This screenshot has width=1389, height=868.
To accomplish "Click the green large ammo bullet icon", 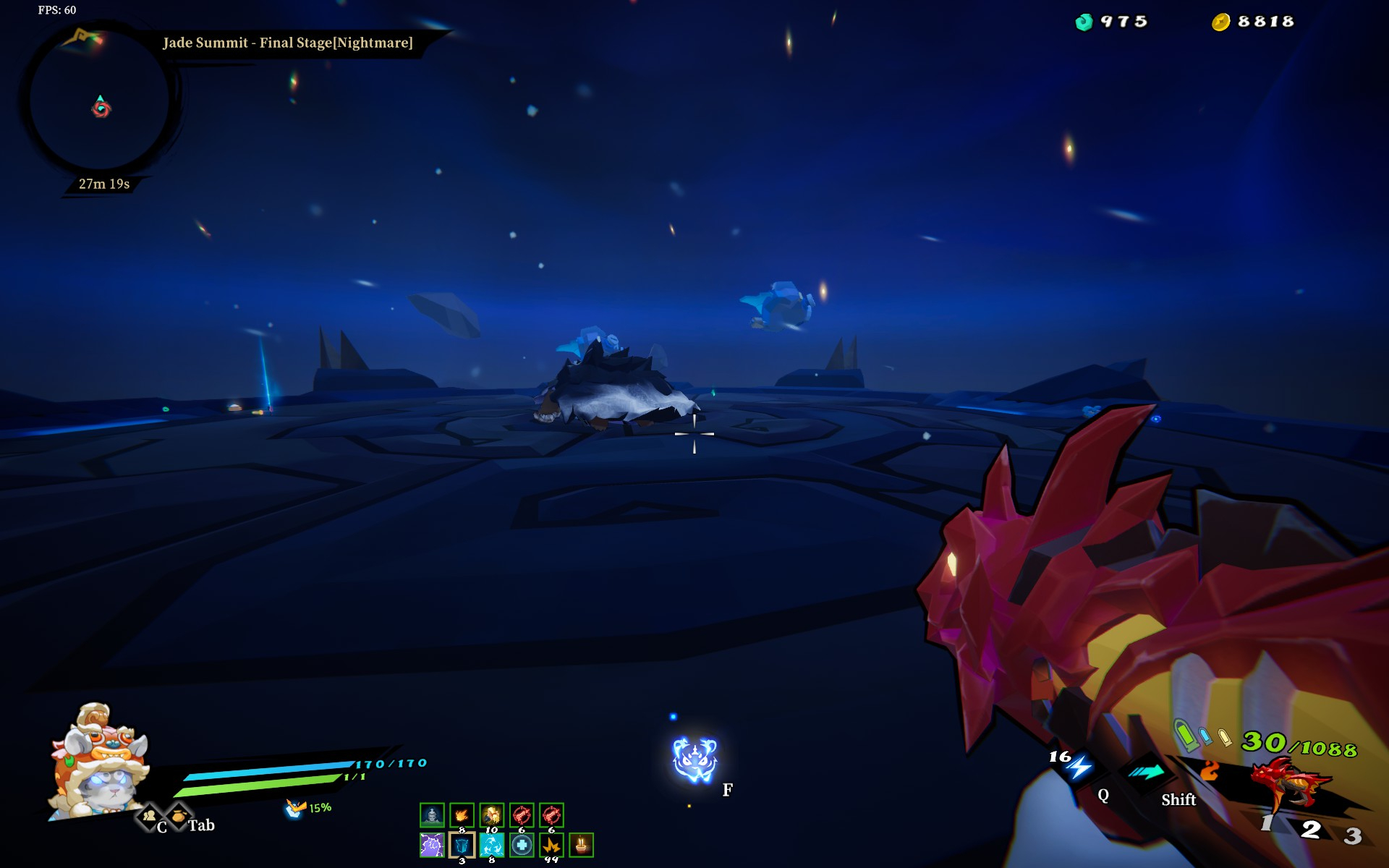I will [1184, 733].
